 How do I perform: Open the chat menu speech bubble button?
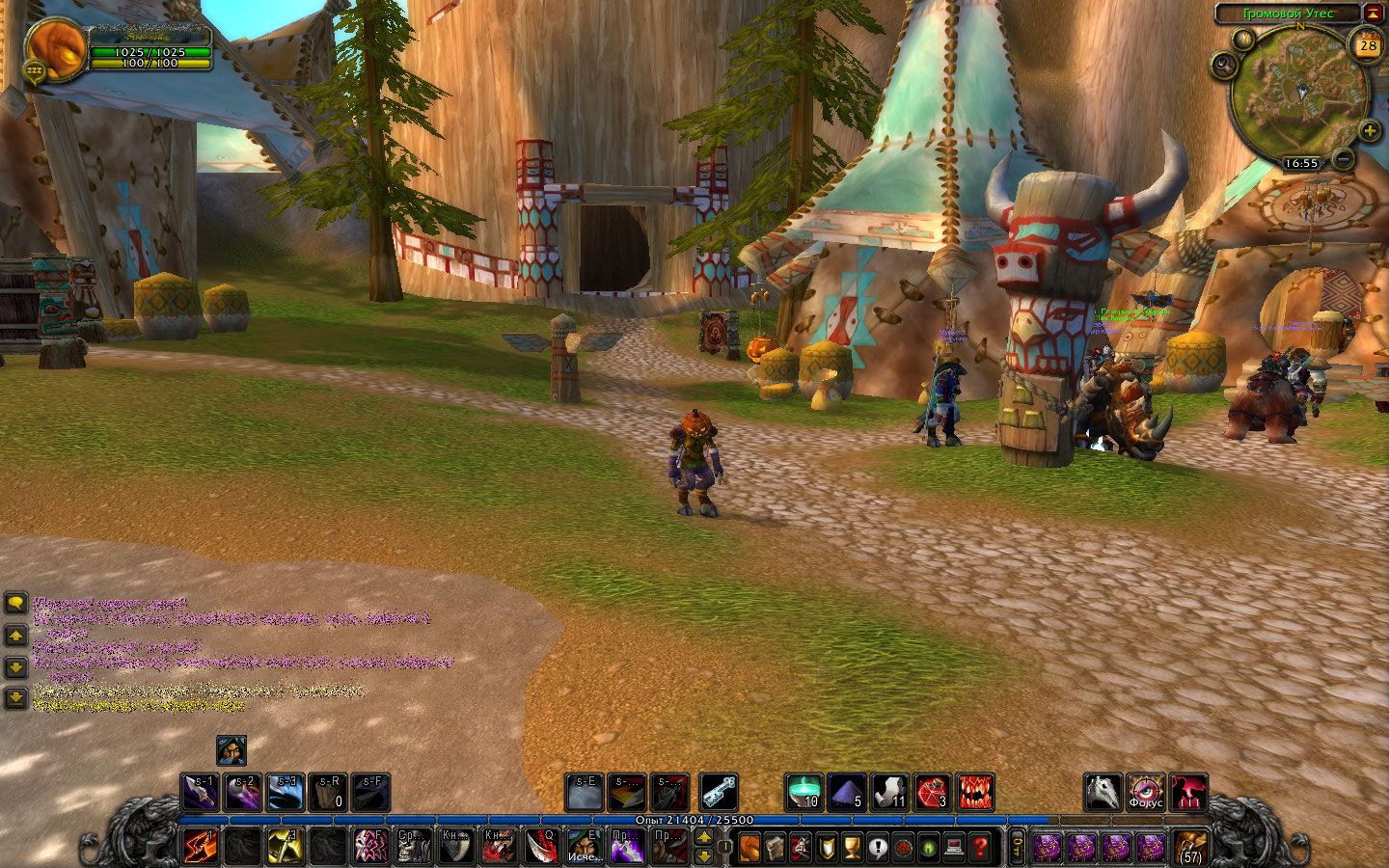[15, 604]
